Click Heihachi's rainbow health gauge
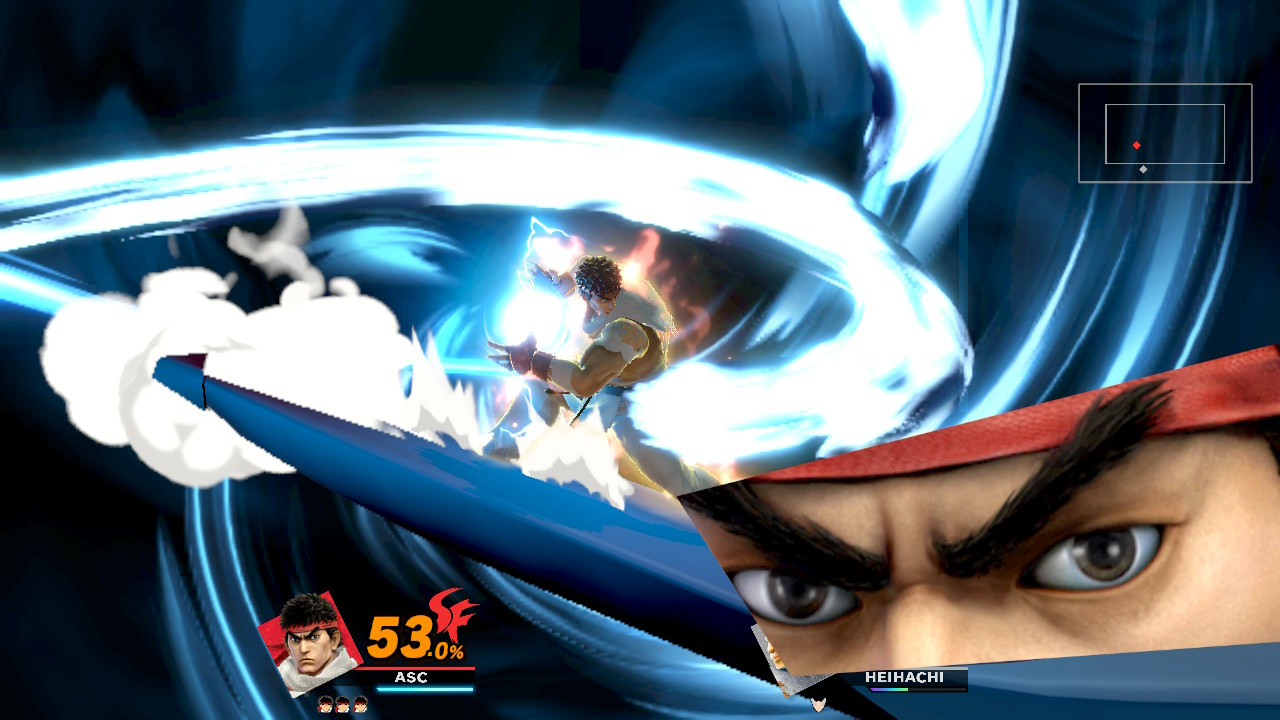 889,690
